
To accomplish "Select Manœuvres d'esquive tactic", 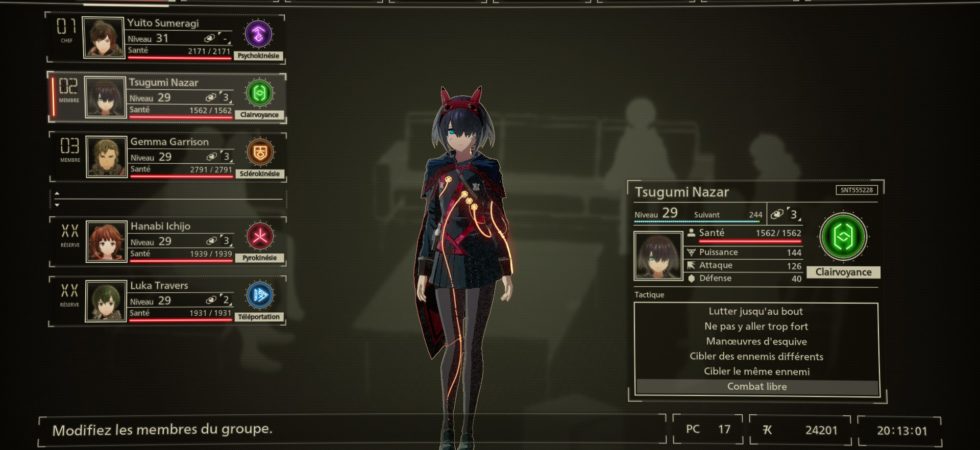I will tap(757, 341).
